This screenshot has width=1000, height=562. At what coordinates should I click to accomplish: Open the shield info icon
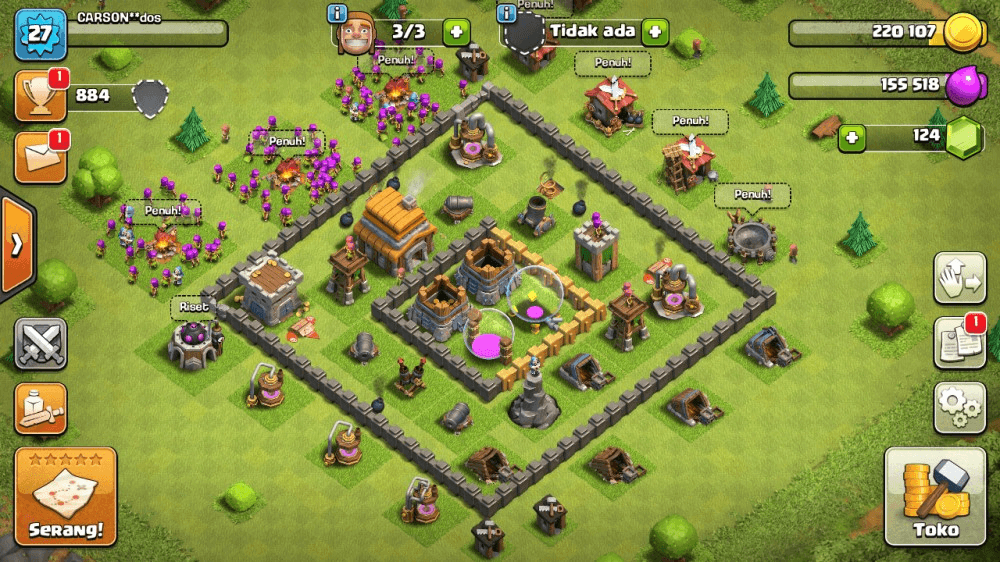(x=507, y=13)
